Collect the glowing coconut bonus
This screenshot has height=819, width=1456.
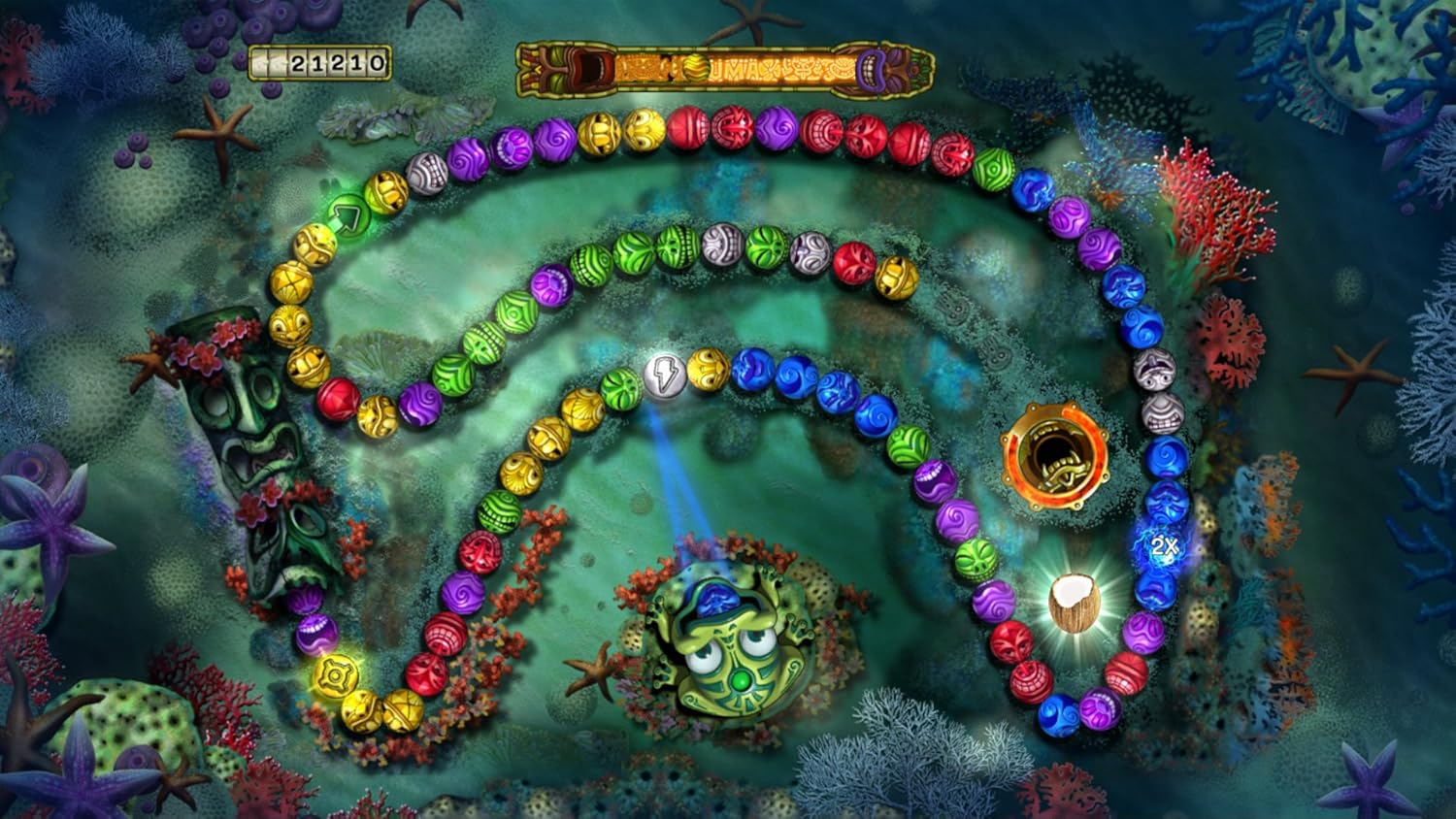tap(1075, 601)
